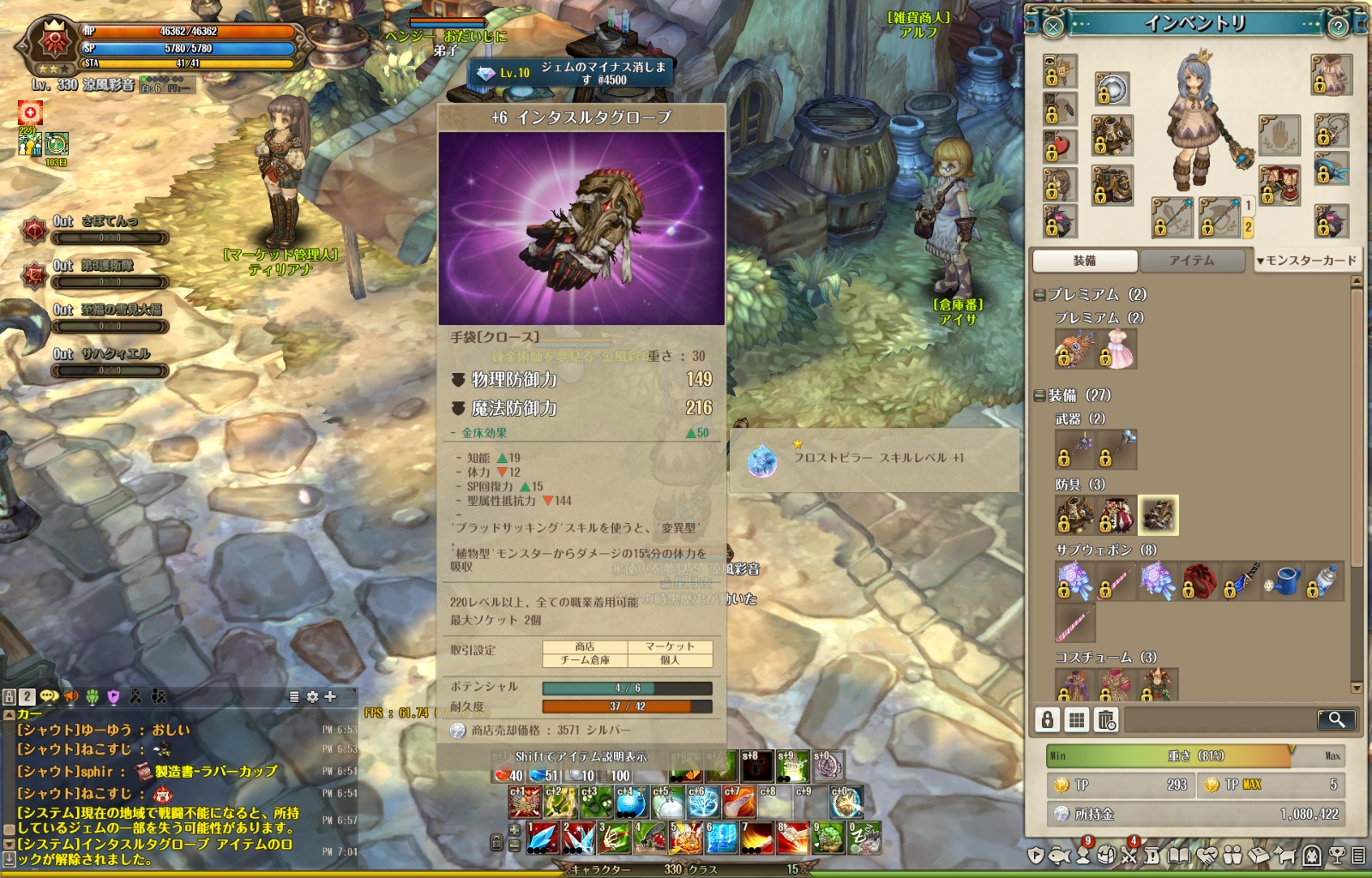1372x878 pixels.
Task: Select the trash/discard icon in the inventory panel
Action: pyautogui.click(x=1105, y=720)
